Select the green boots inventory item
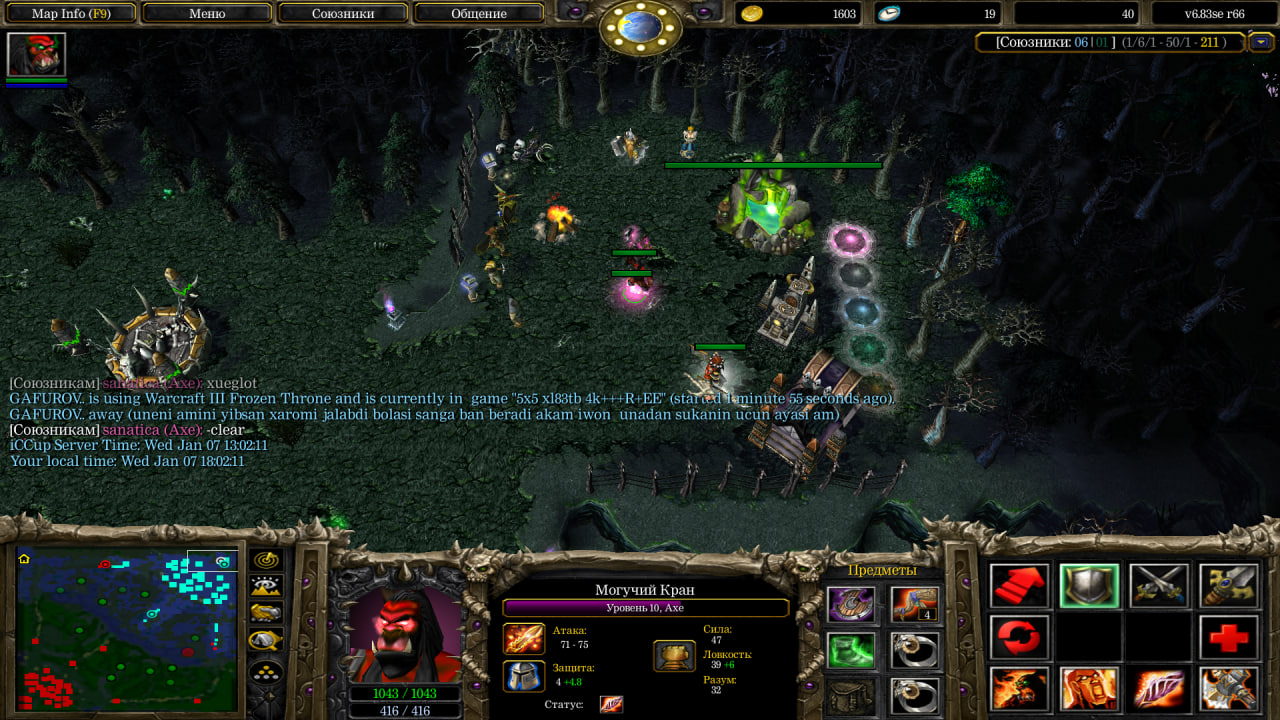 coord(851,650)
